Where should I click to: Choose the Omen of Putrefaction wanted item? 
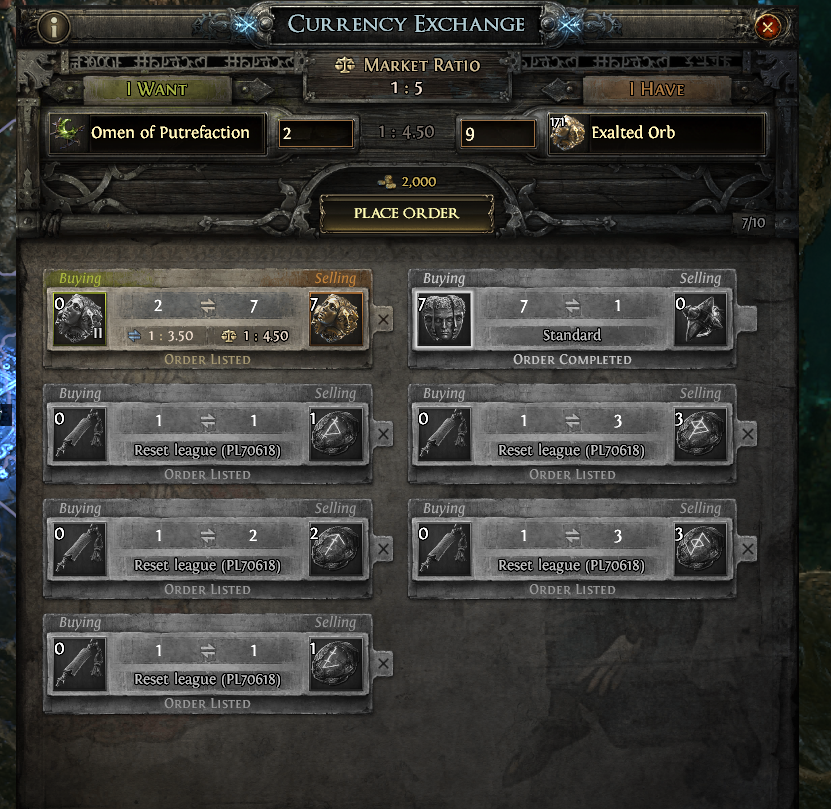click(158, 133)
